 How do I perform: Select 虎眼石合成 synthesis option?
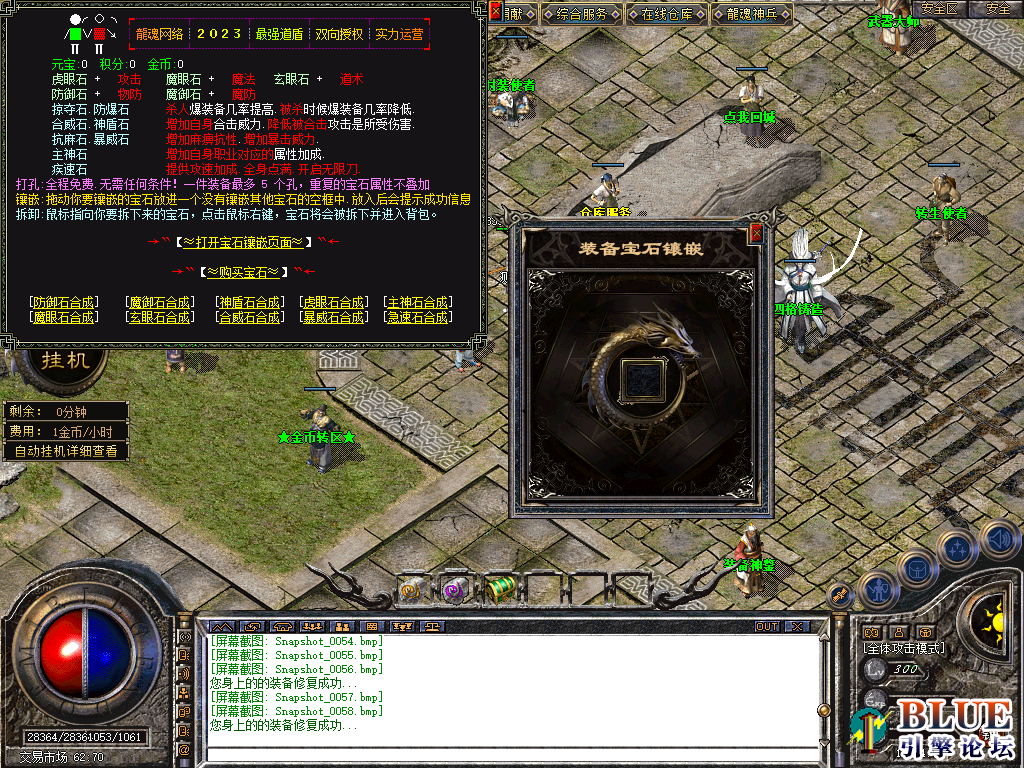click(333, 302)
